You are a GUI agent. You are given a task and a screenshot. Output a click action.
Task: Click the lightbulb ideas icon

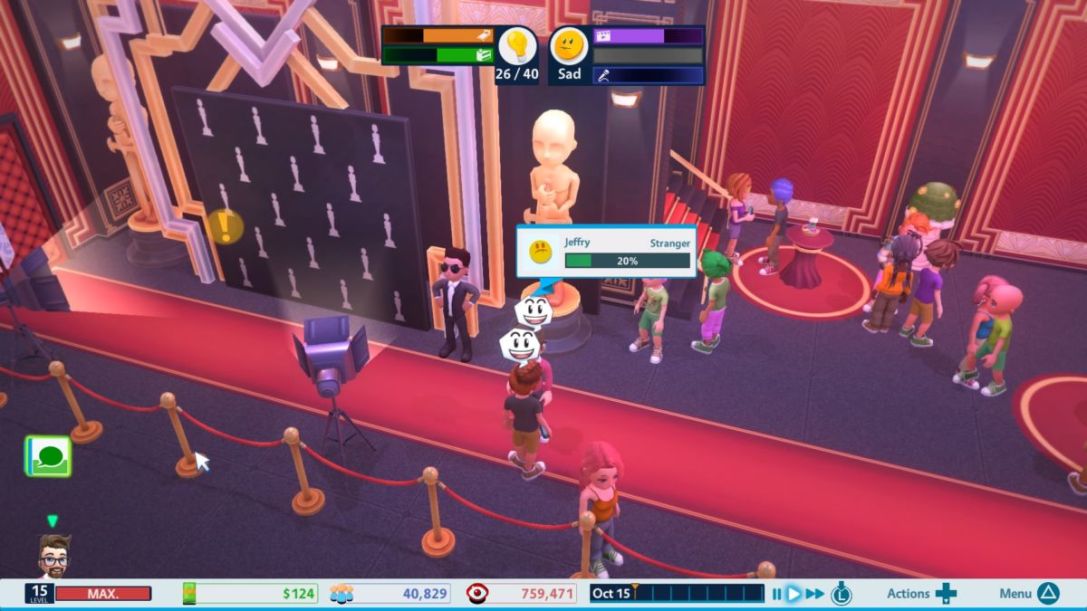tap(517, 45)
